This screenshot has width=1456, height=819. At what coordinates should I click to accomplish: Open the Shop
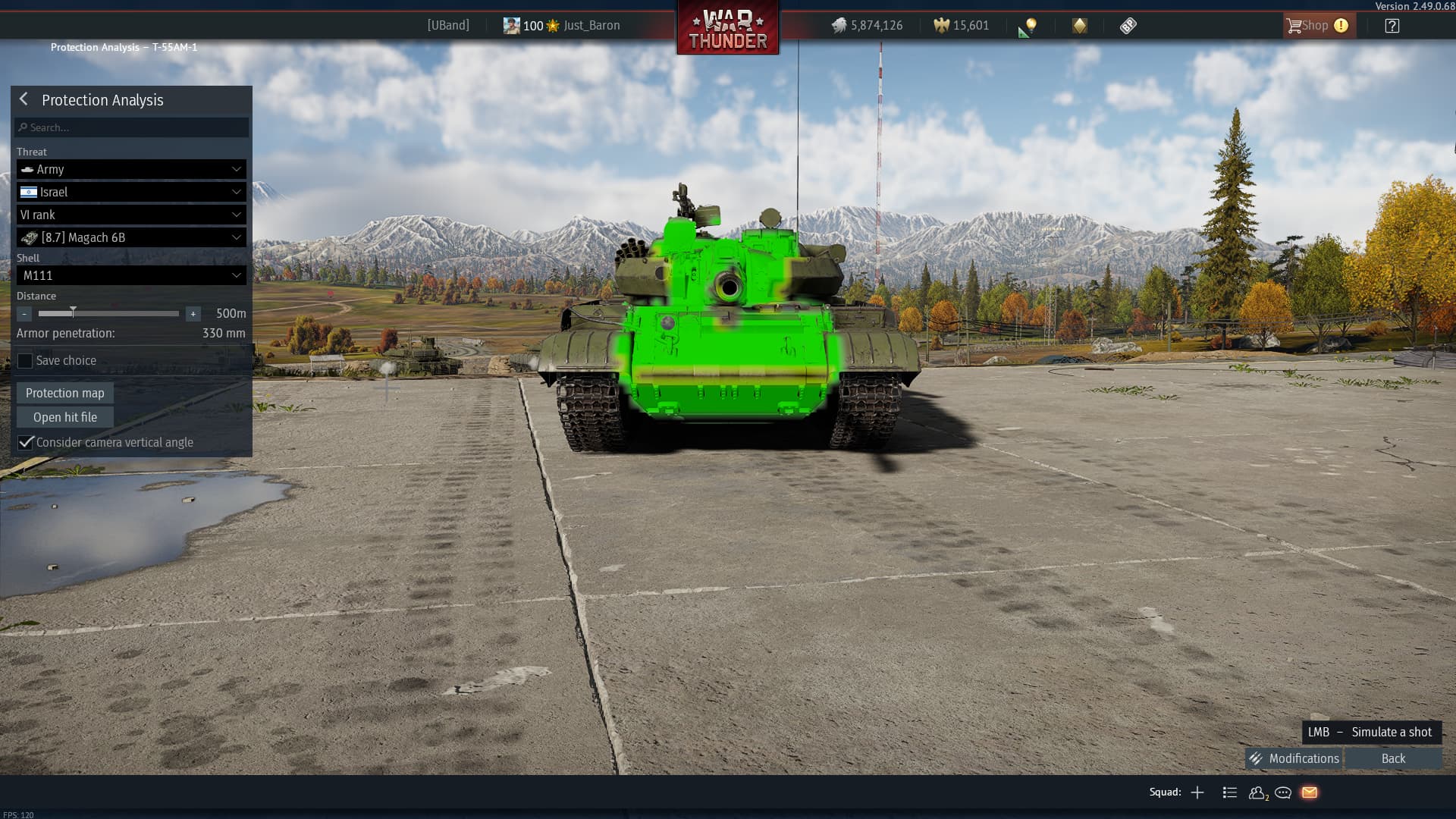(1315, 26)
